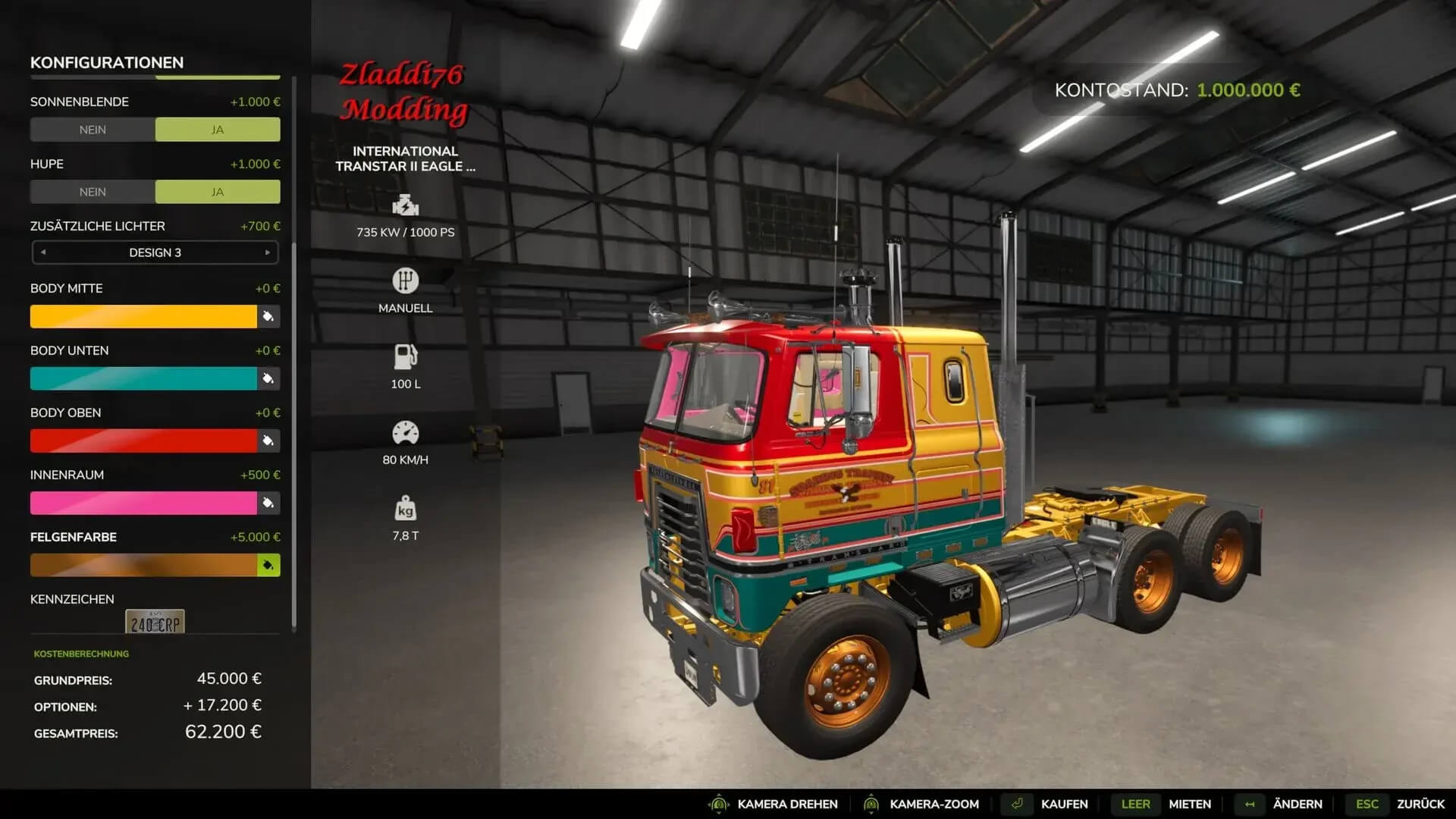The height and width of the screenshot is (819, 1456).
Task: Select next Zusätzliche Lichter design
Action: (x=267, y=253)
